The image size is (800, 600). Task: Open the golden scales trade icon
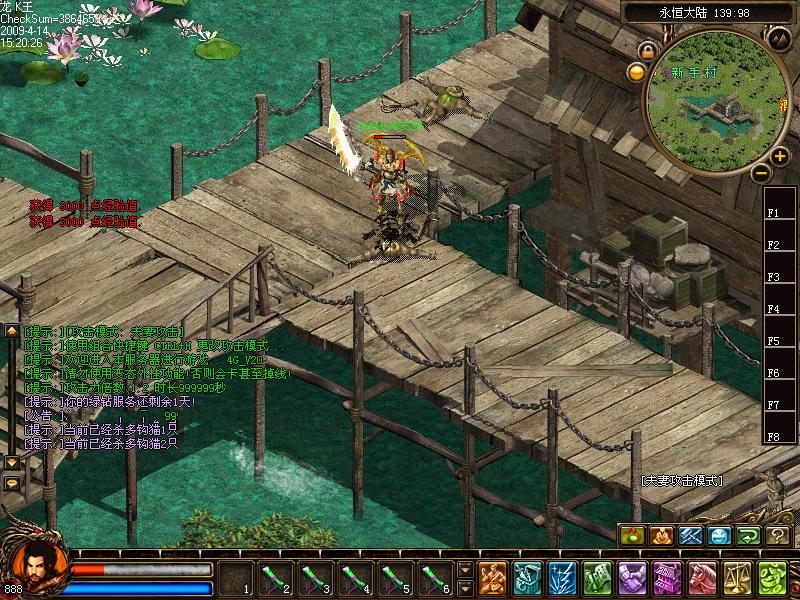[736, 578]
